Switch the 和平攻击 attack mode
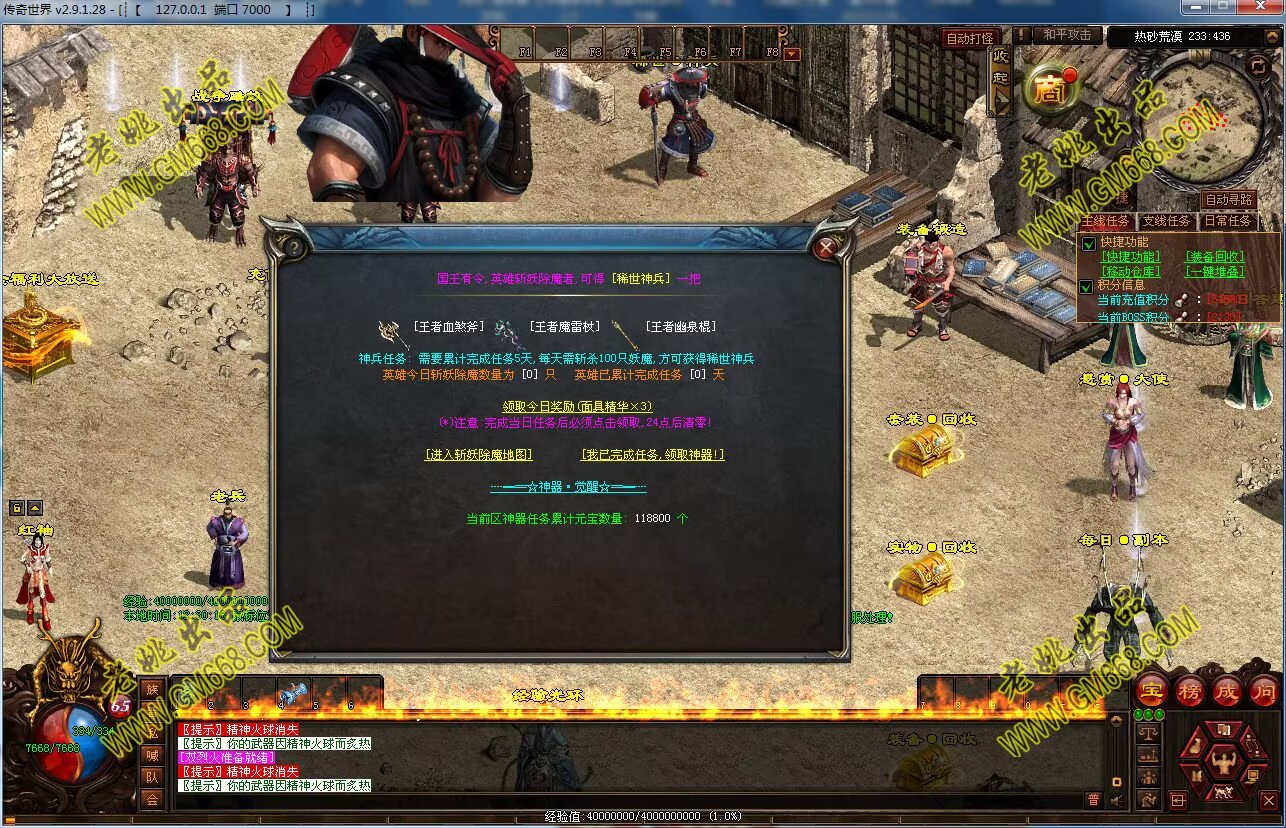 click(1067, 35)
